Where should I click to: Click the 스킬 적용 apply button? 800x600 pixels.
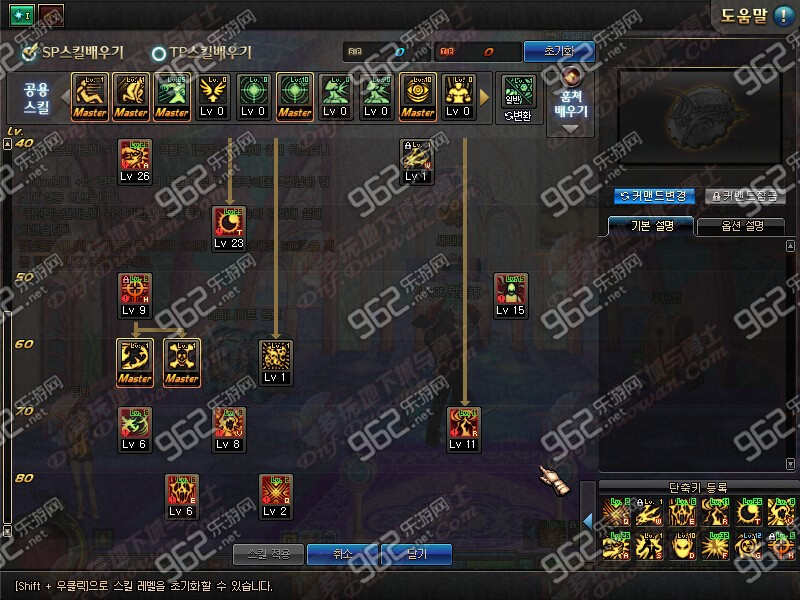click(x=266, y=553)
